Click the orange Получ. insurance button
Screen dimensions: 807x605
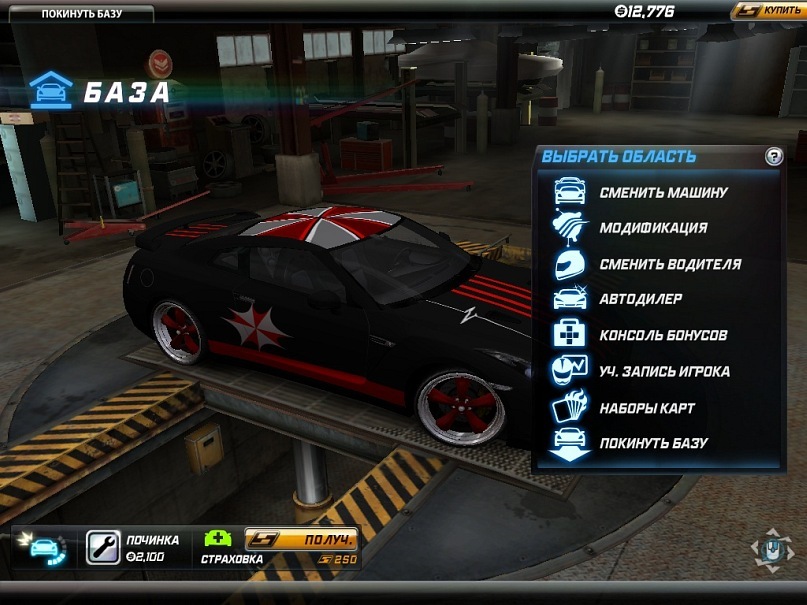(x=302, y=539)
